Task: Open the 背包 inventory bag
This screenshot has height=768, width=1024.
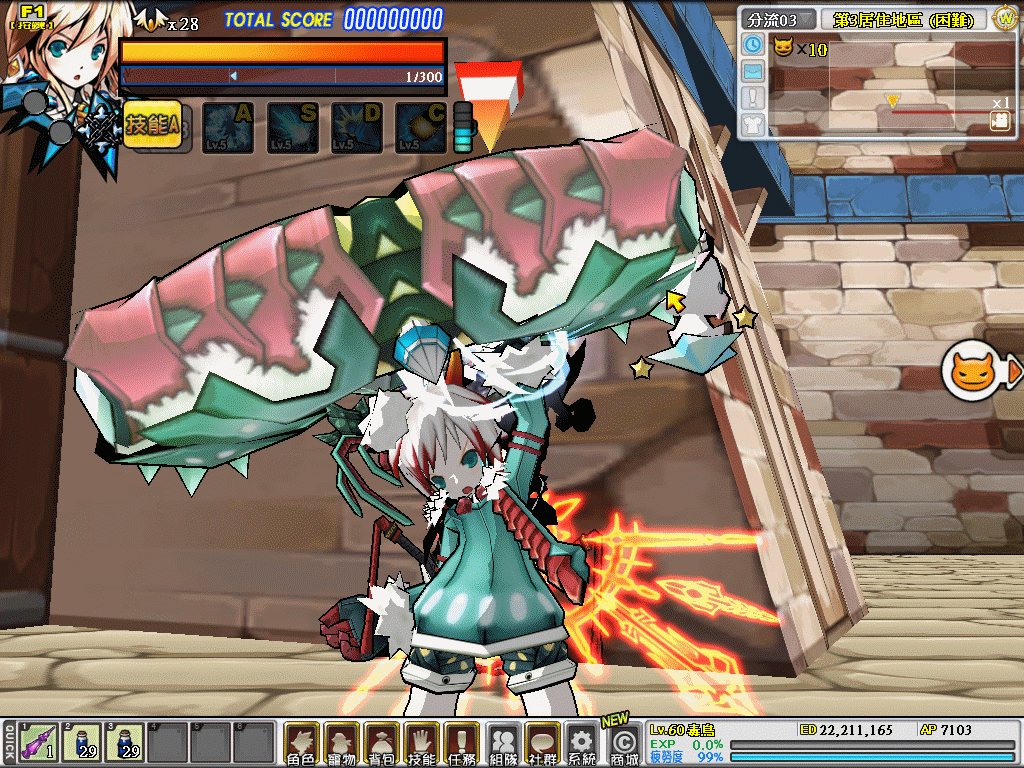Action: point(382,744)
